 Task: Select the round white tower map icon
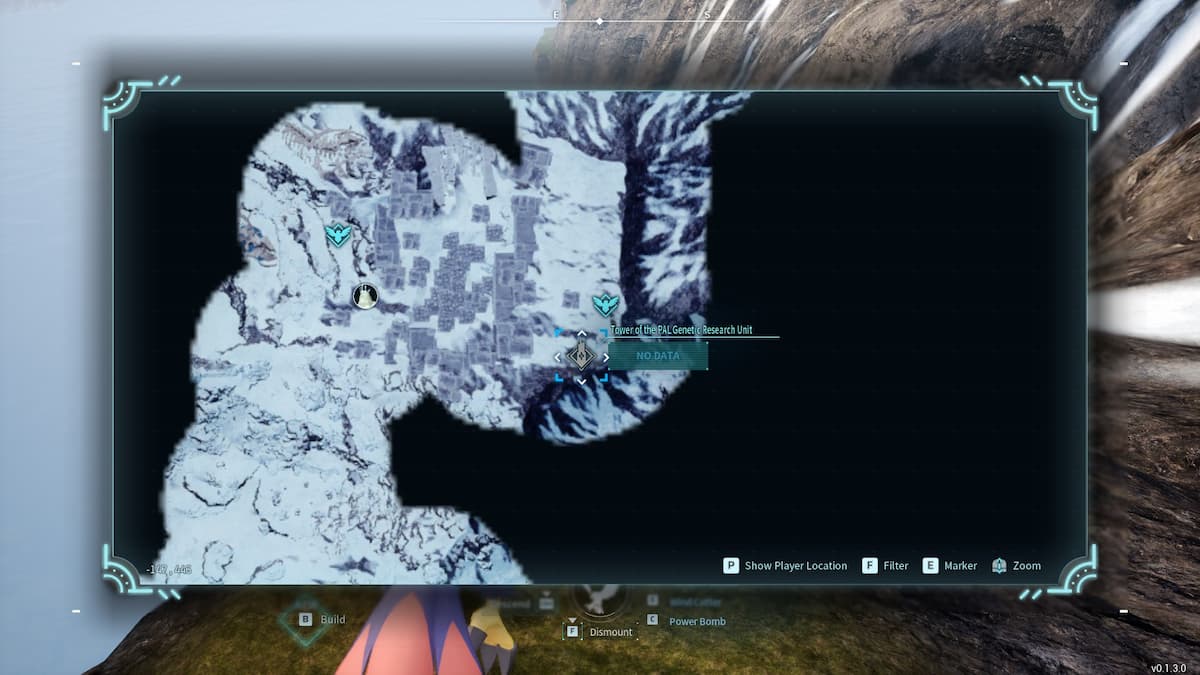(366, 296)
